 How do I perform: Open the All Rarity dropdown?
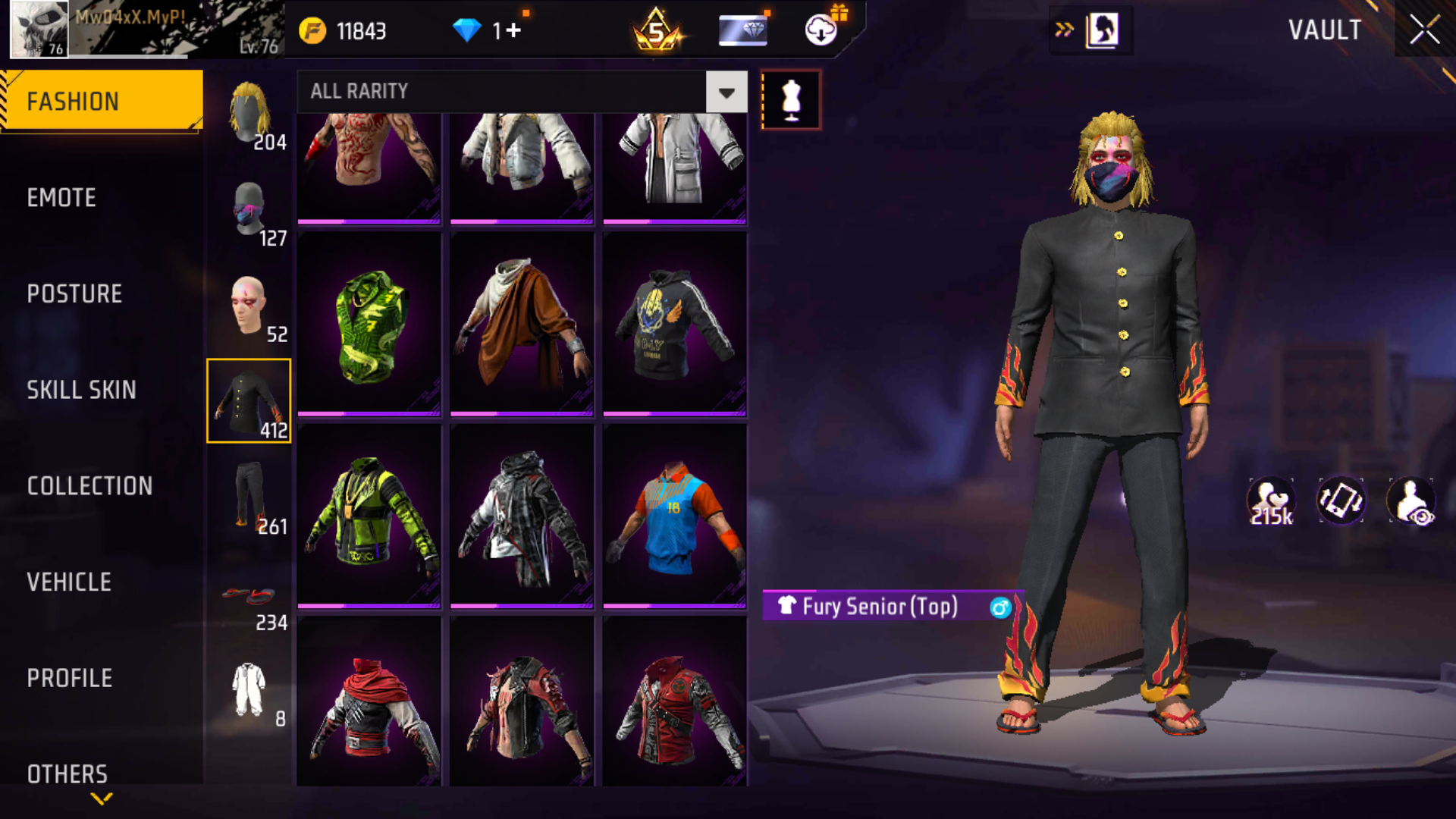[726, 93]
